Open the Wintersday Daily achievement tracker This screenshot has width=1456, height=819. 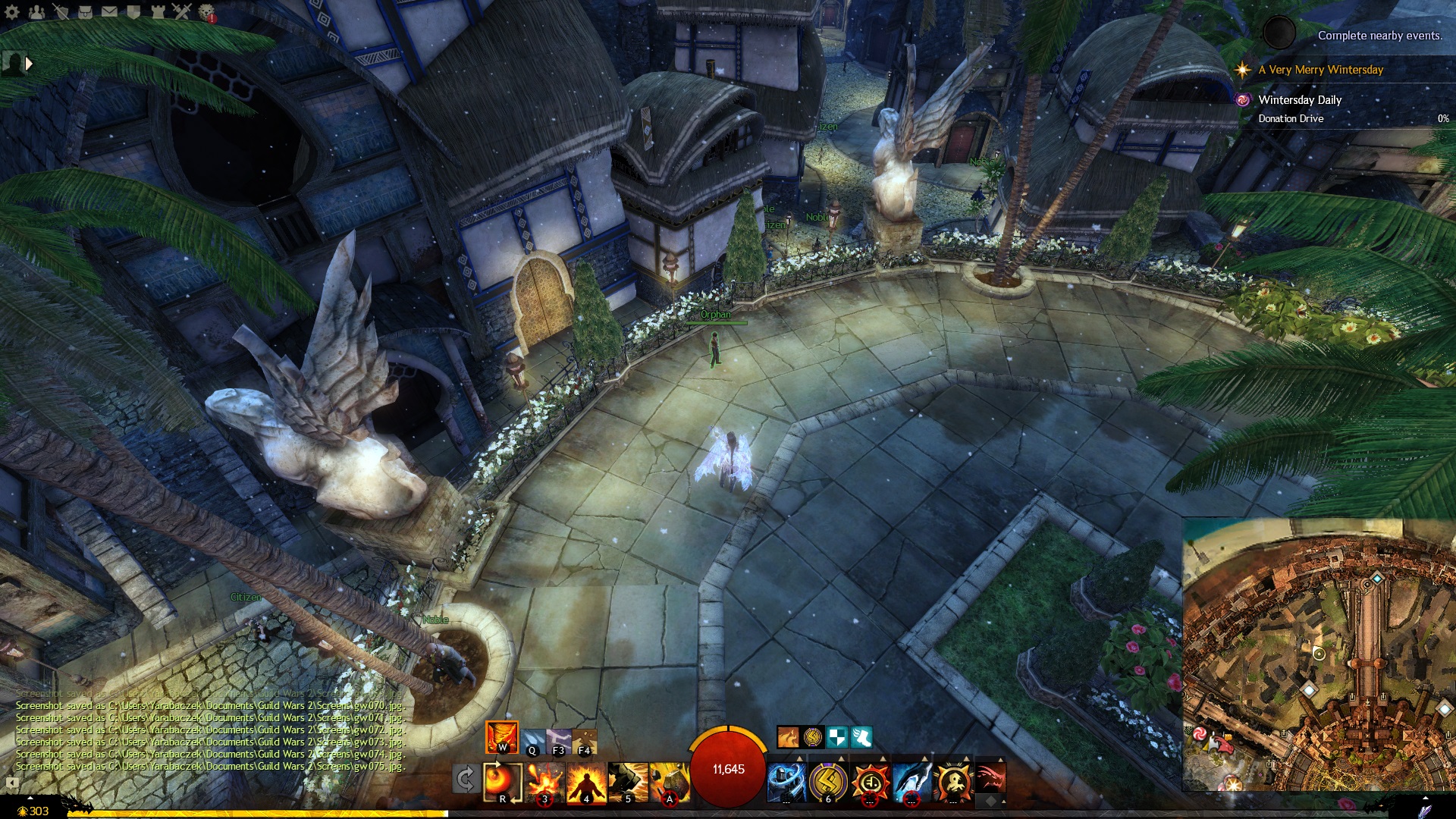pos(1300,100)
